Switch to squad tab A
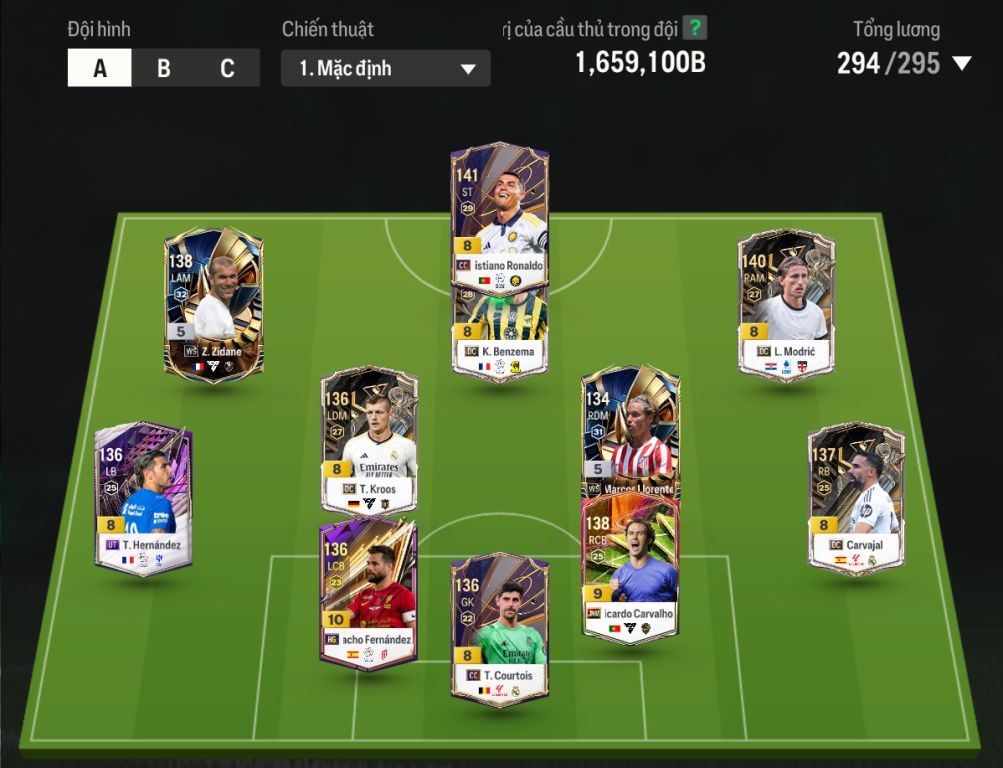Viewport: 1003px width, 768px height. pos(100,69)
